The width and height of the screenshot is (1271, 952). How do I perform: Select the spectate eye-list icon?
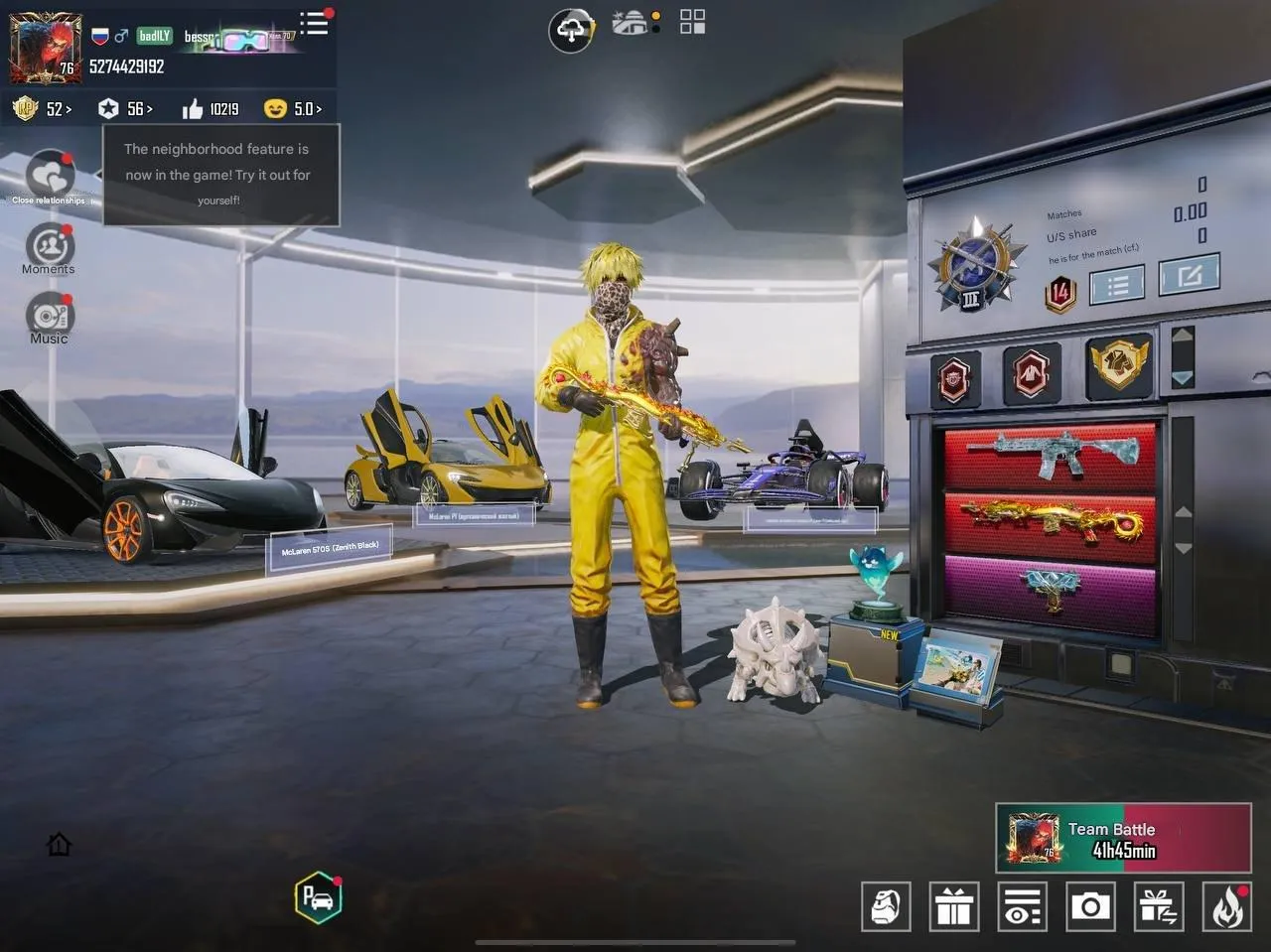1022,906
